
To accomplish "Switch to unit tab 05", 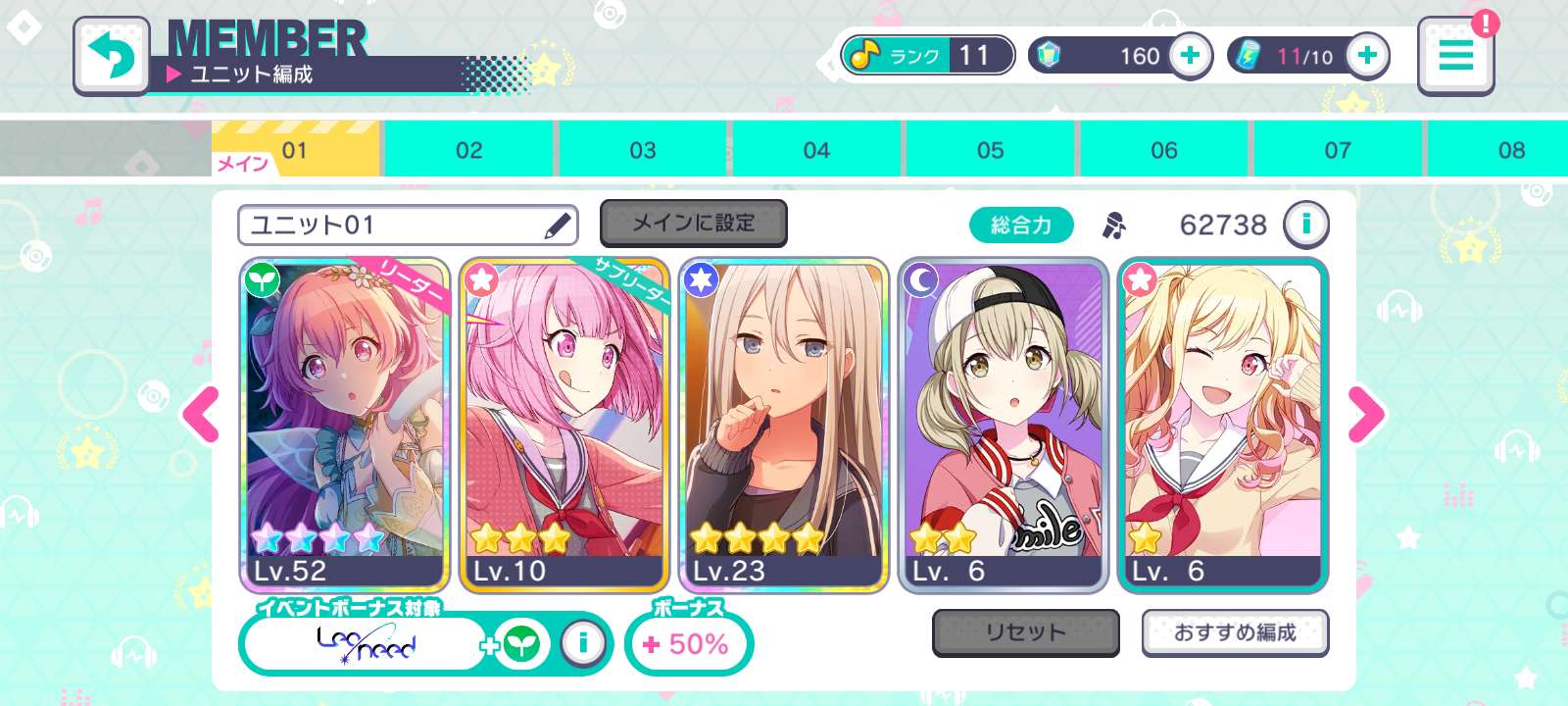I will pyautogui.click(x=990, y=150).
